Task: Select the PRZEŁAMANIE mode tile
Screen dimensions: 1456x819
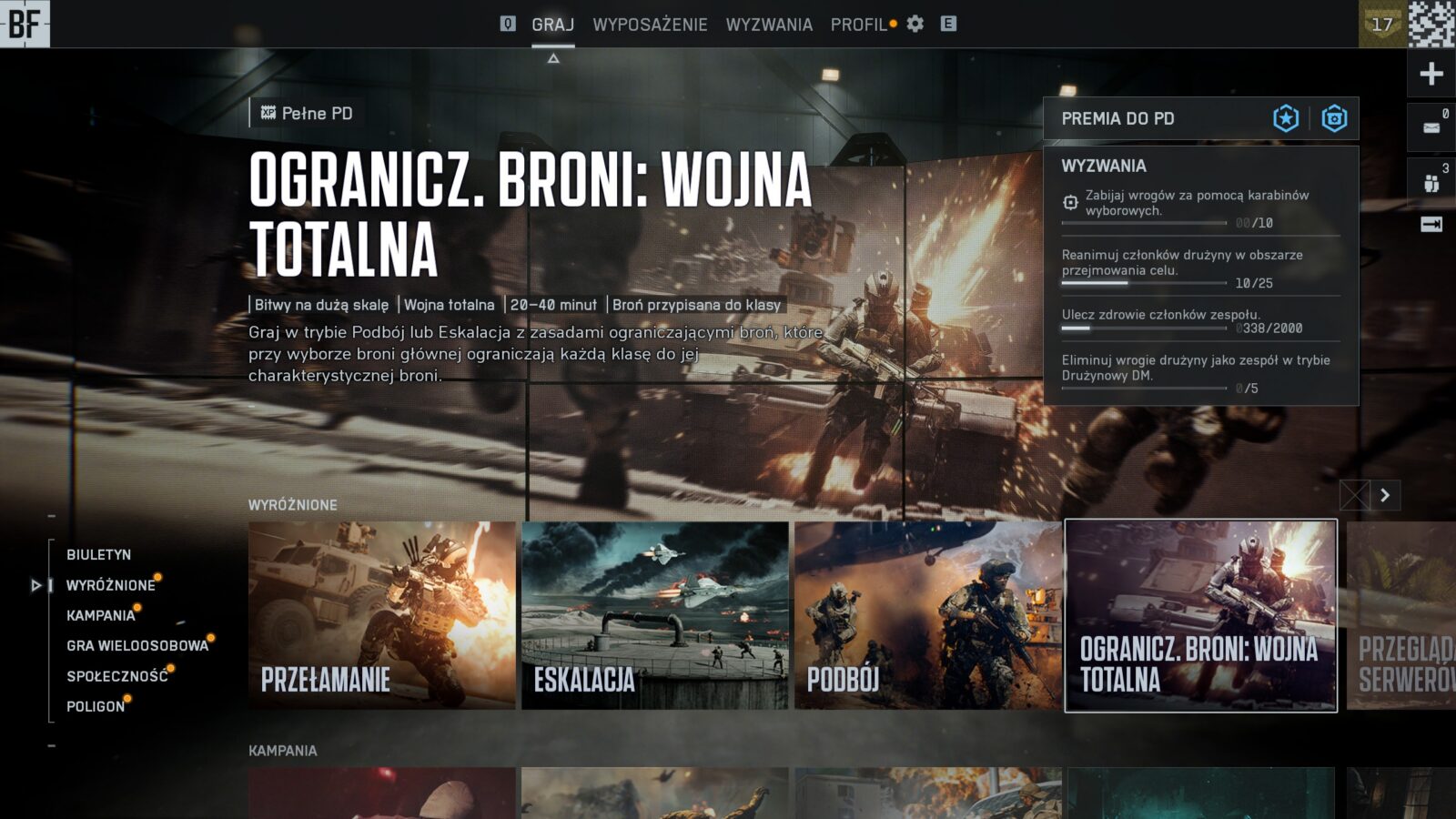Action: click(382, 615)
